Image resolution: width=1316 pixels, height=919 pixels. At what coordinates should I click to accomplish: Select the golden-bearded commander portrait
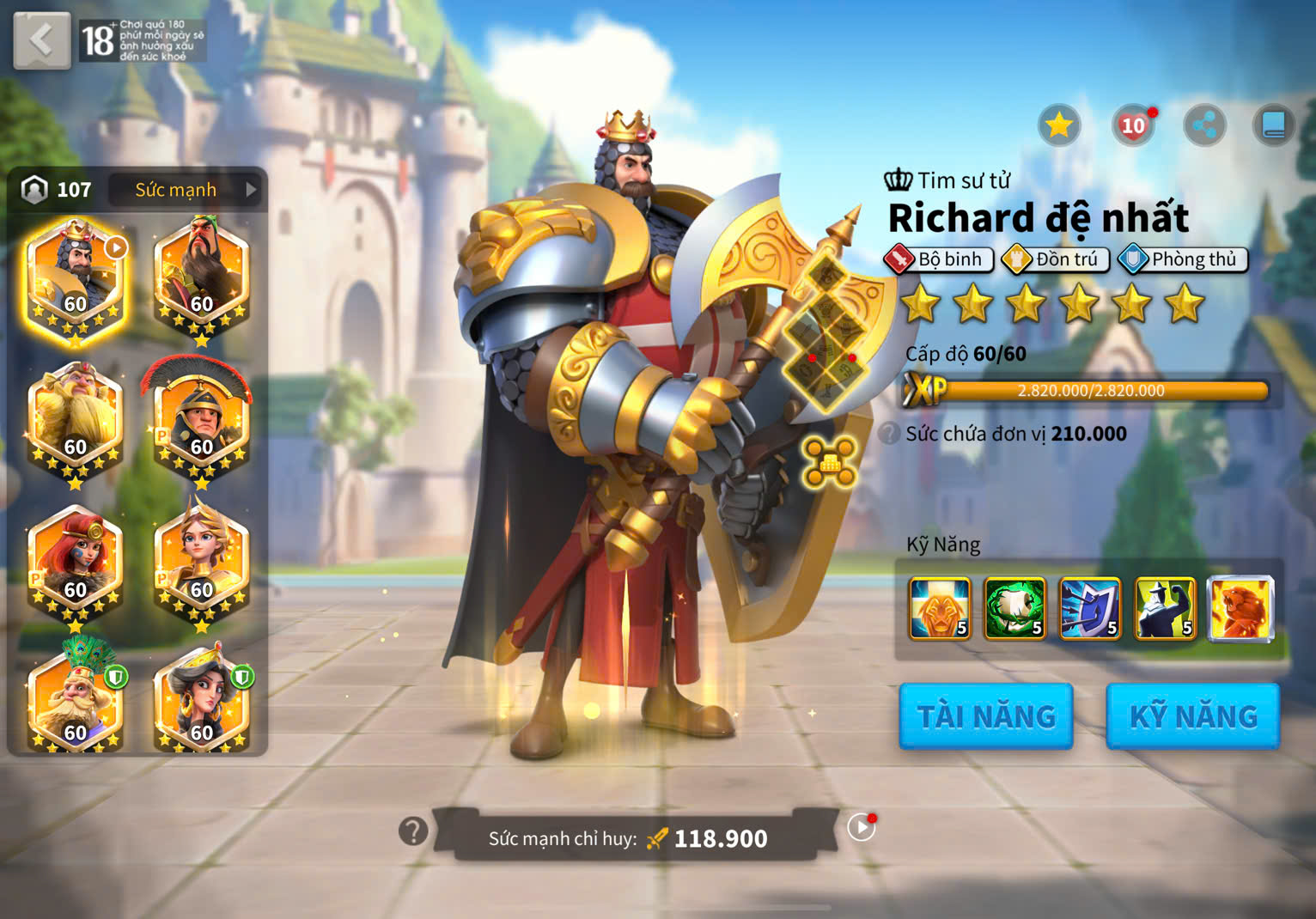click(76, 423)
